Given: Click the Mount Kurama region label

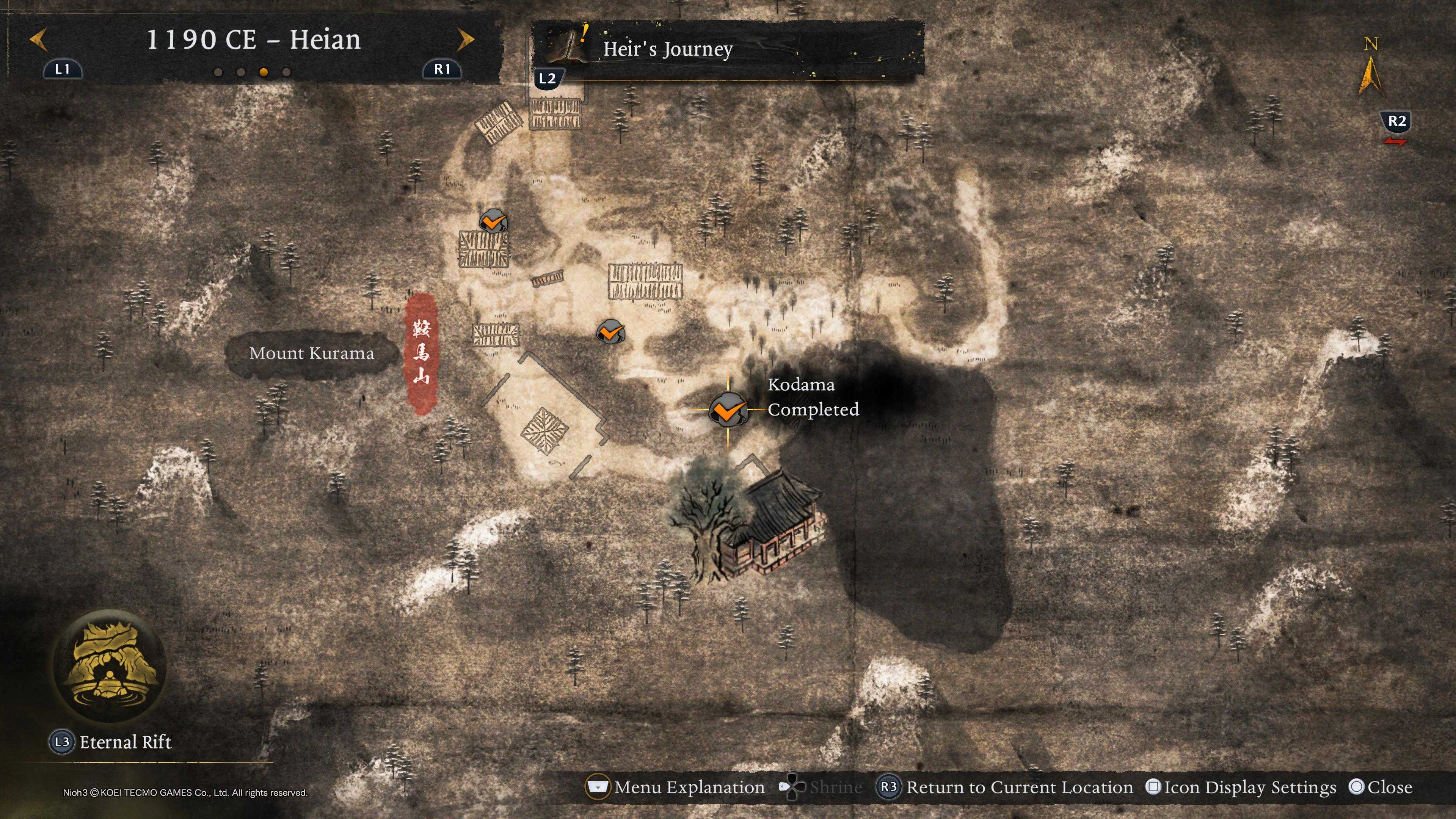Looking at the screenshot, I should tap(311, 354).
